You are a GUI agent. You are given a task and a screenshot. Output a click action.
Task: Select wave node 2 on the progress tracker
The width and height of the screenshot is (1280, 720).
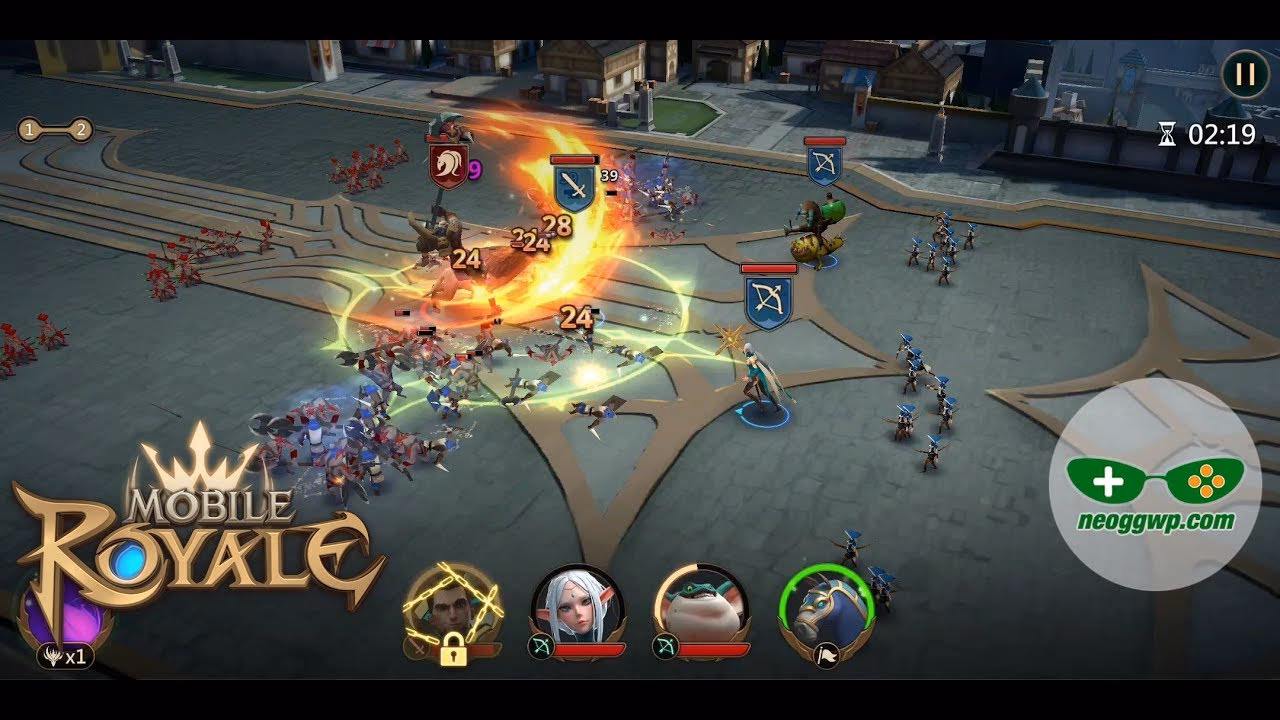(80, 128)
